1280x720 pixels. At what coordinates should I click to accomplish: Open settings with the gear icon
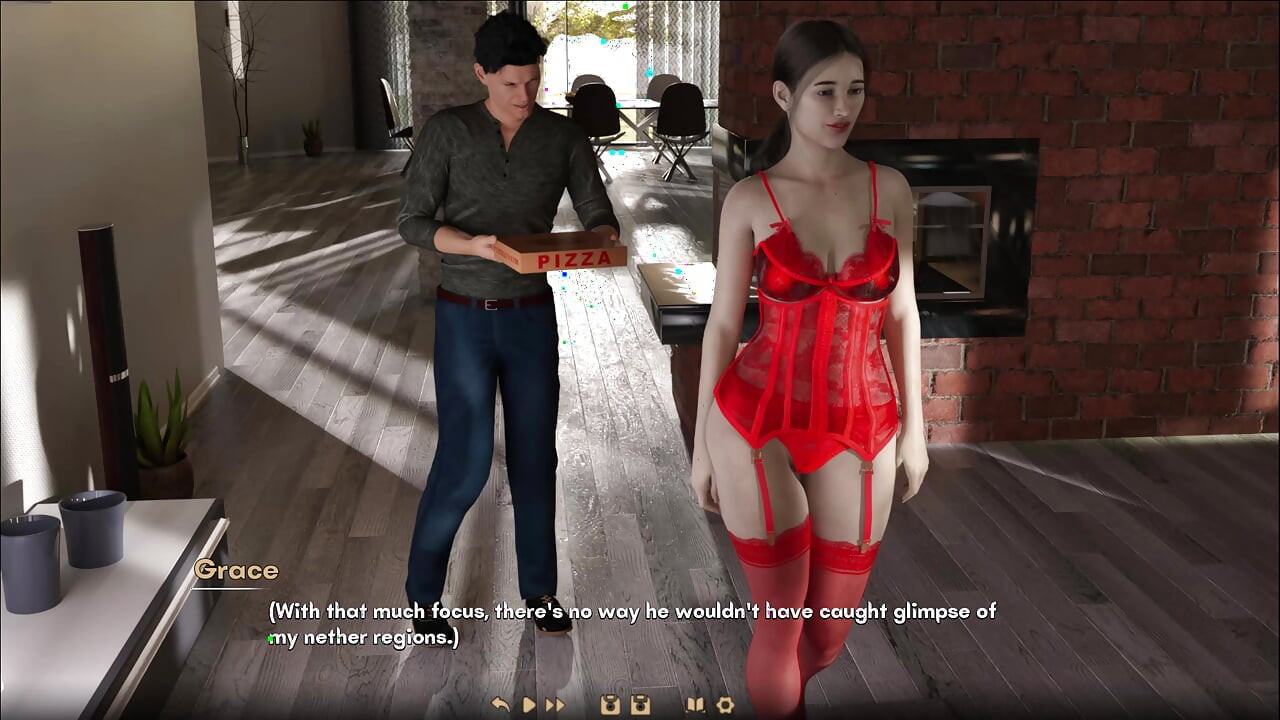pyautogui.click(x=725, y=705)
